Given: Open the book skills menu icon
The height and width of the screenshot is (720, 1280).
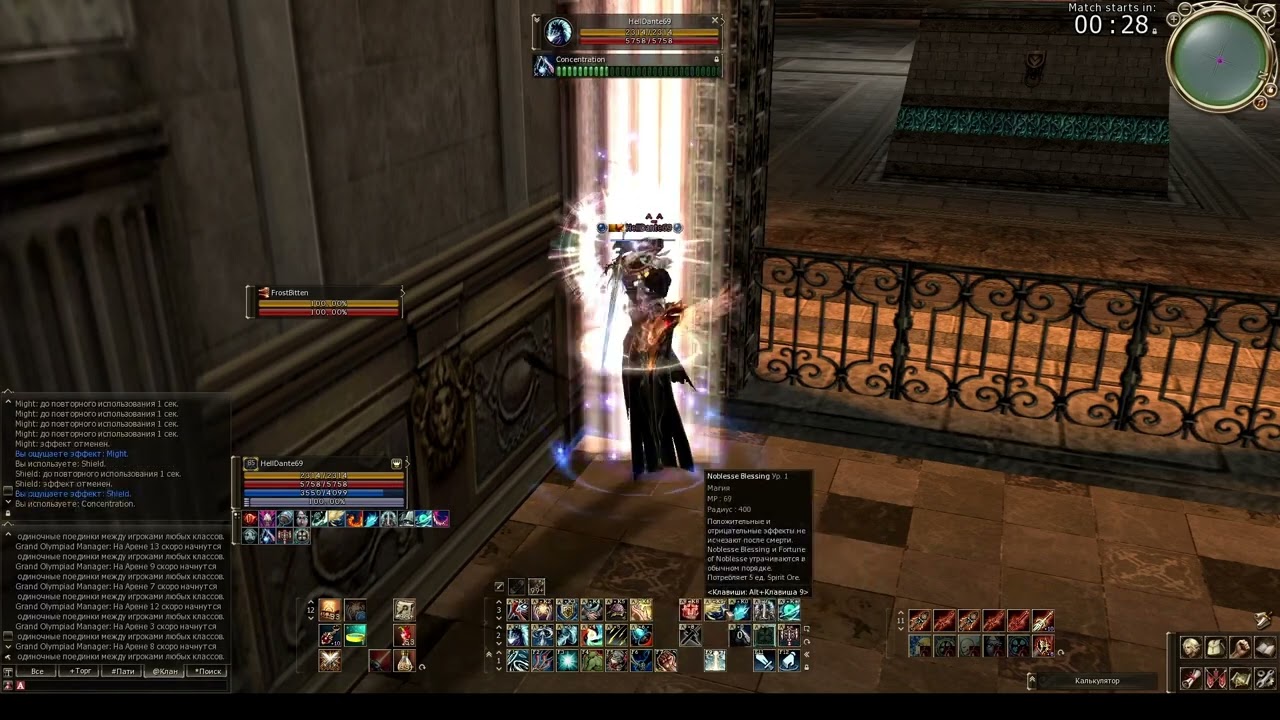Looking at the screenshot, I should click(x=1265, y=648).
